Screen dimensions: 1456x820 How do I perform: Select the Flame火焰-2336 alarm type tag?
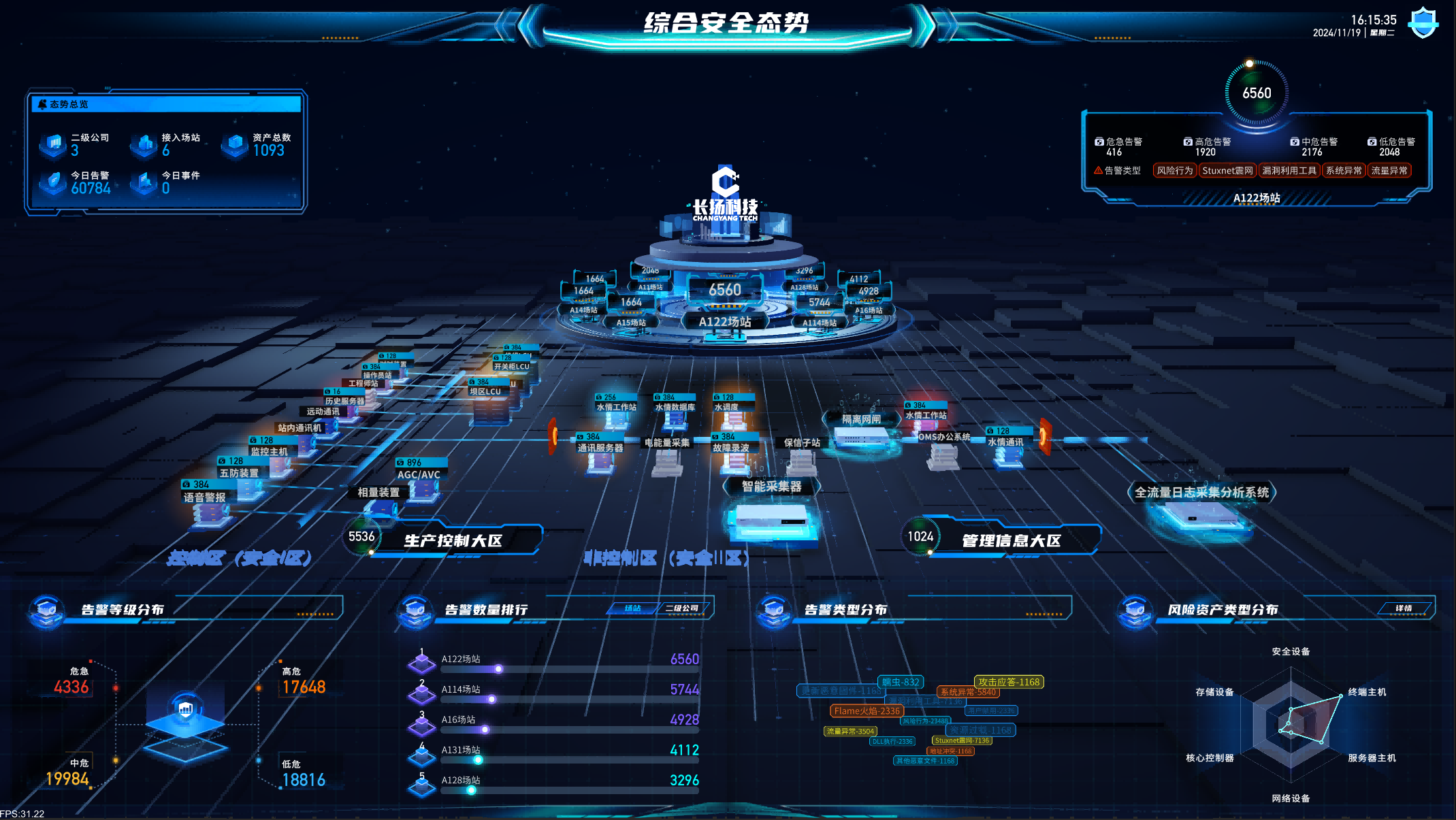(x=867, y=711)
